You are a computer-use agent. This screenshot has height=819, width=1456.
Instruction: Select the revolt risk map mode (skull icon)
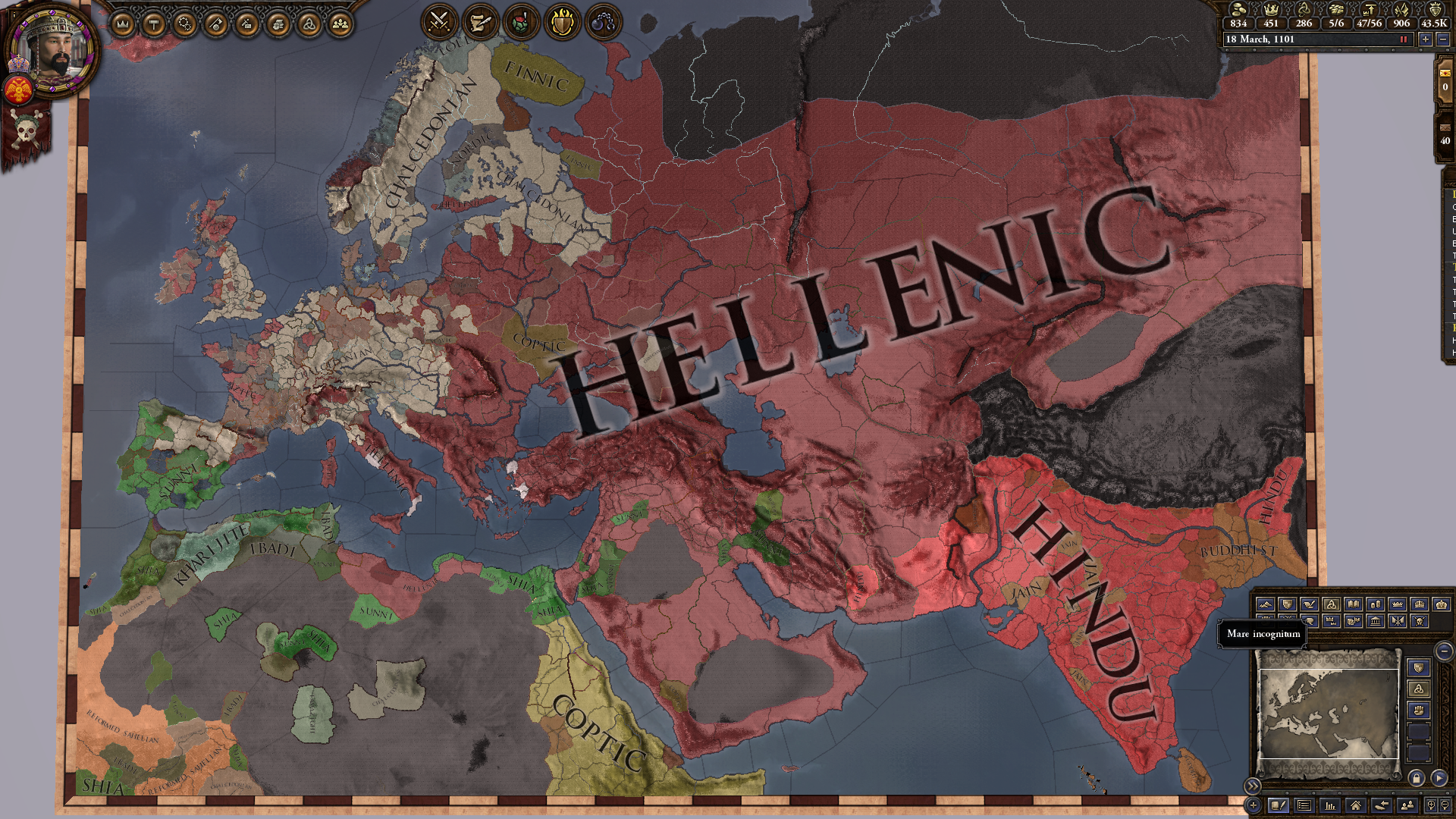tap(1420, 622)
